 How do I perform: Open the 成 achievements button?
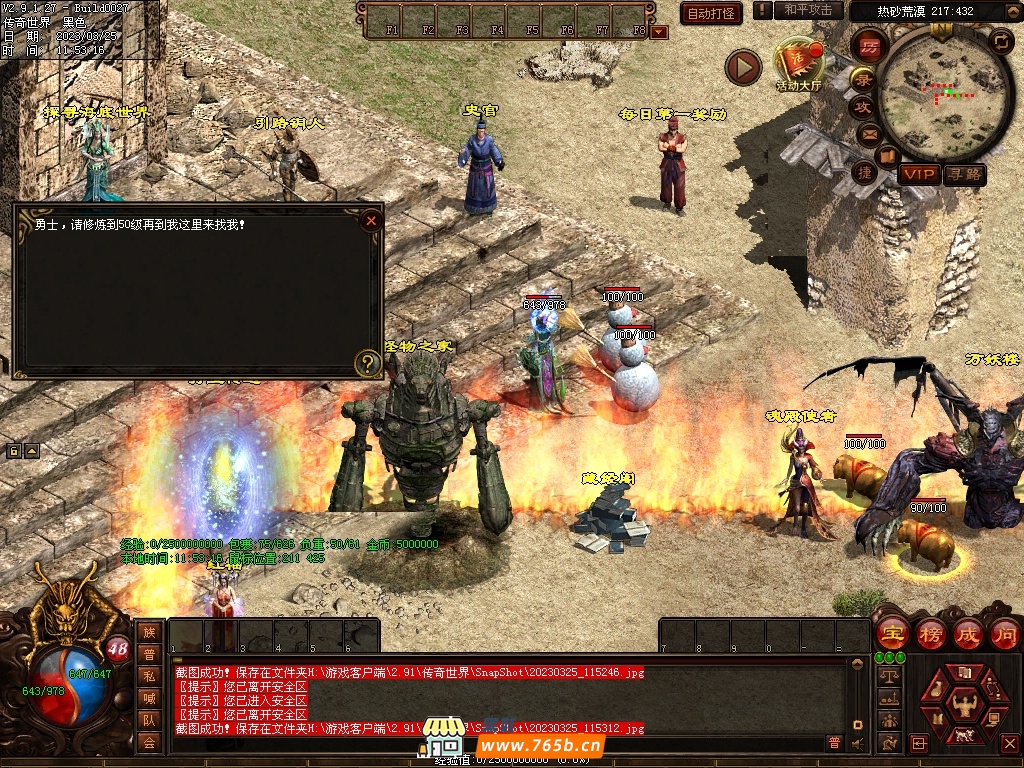(968, 634)
